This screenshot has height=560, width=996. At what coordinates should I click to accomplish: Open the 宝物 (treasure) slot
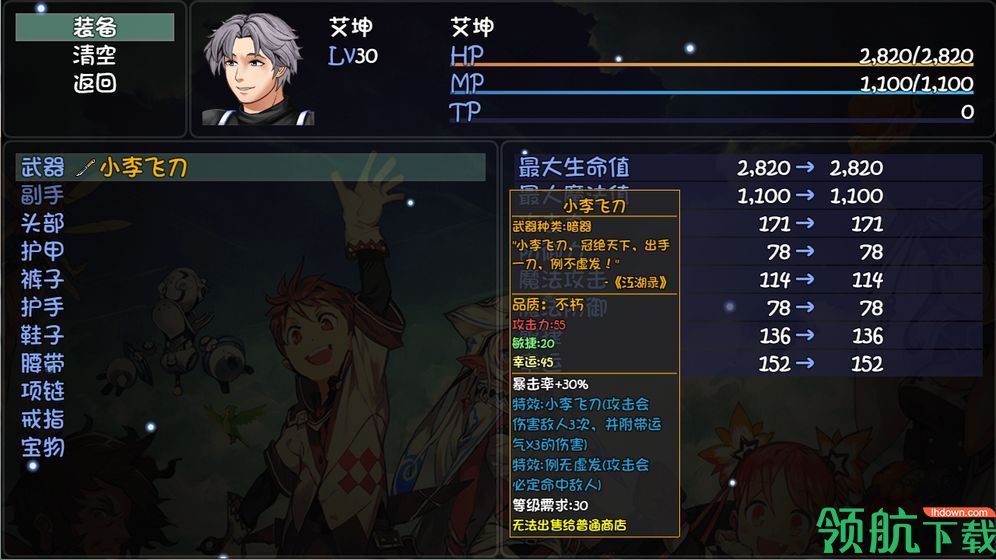click(43, 447)
